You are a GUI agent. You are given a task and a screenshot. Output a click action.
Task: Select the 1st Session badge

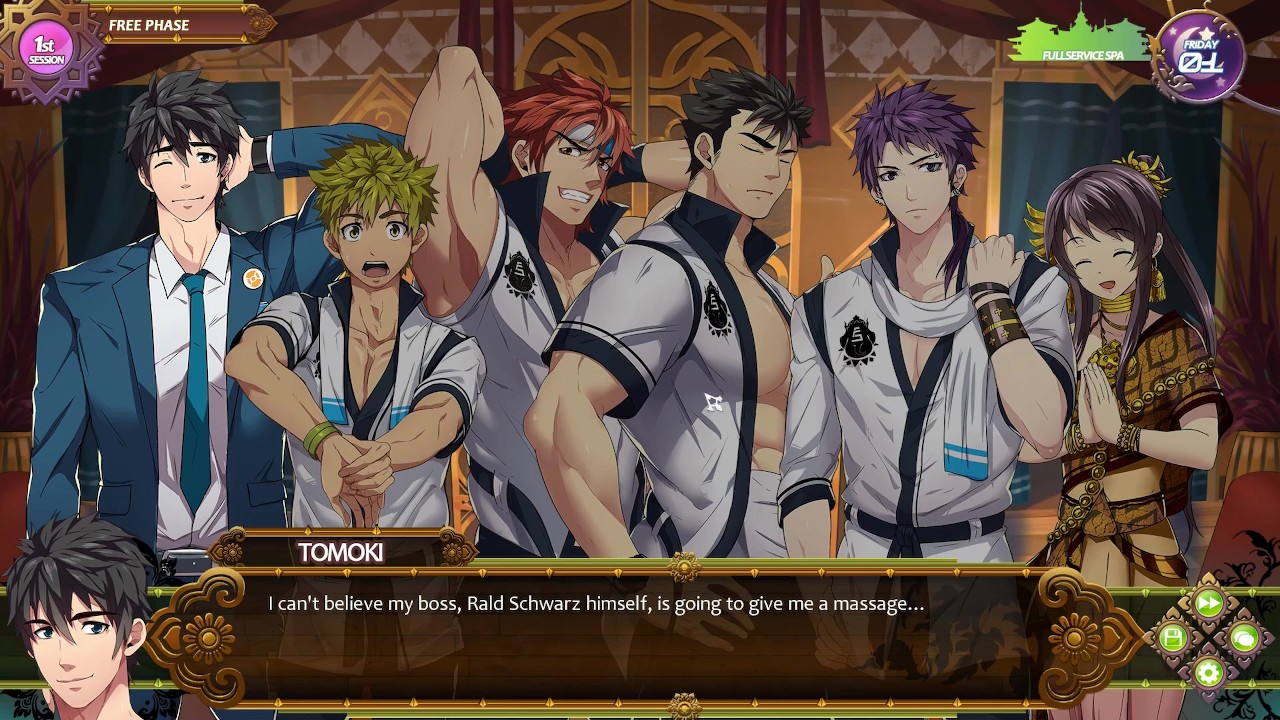[x=46, y=49]
